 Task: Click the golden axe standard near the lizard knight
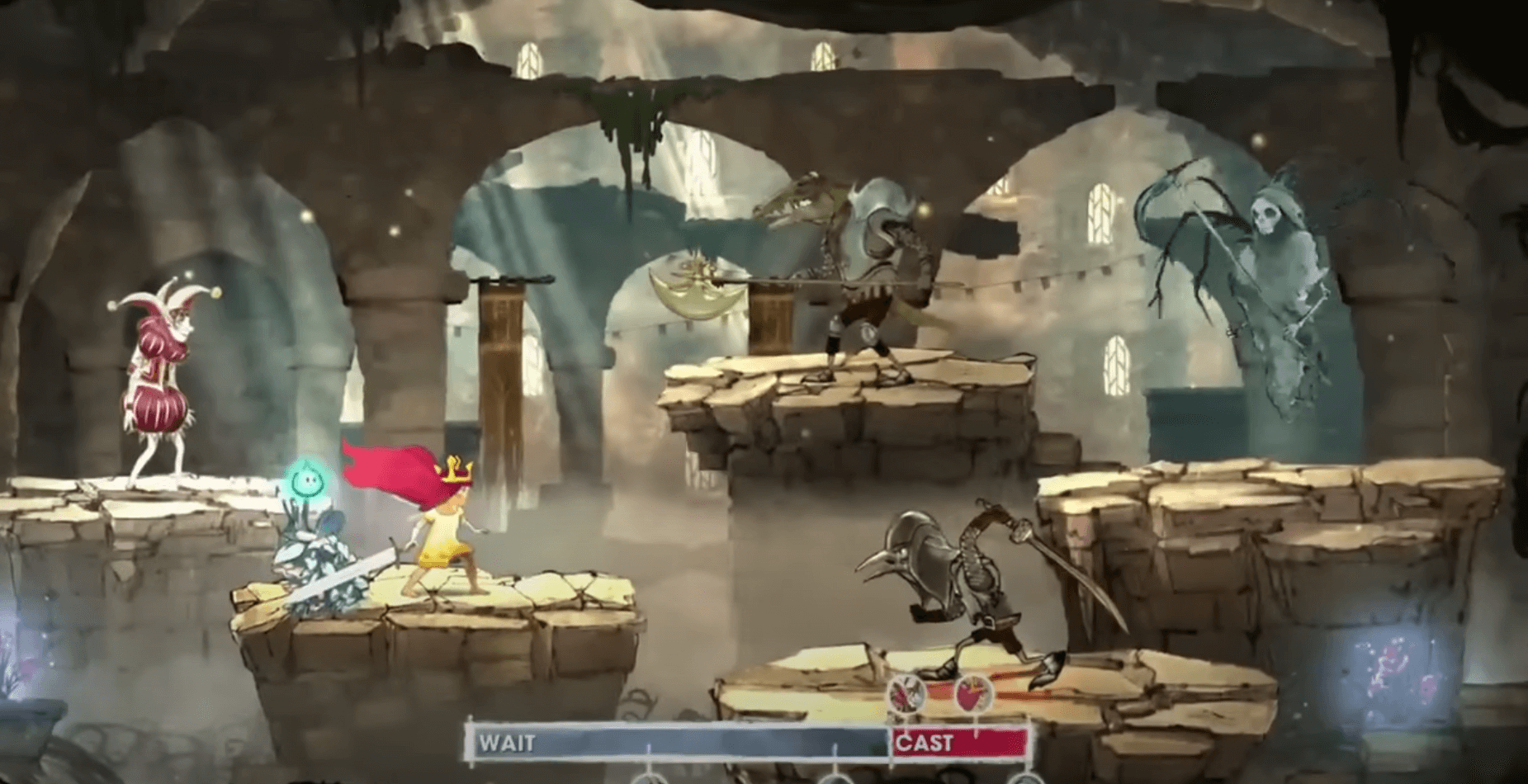tap(698, 293)
